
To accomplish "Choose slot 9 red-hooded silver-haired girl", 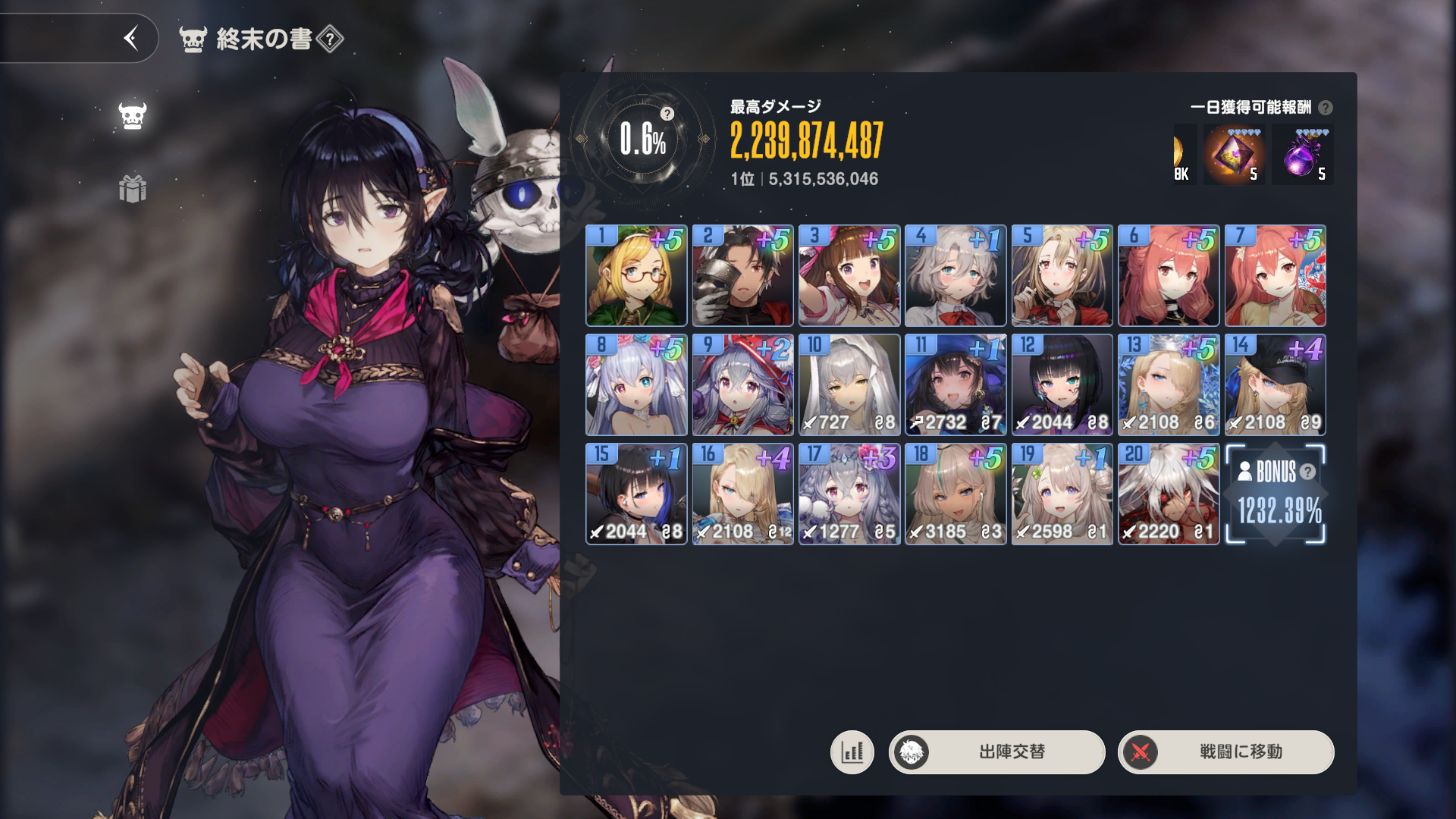I will (x=742, y=384).
